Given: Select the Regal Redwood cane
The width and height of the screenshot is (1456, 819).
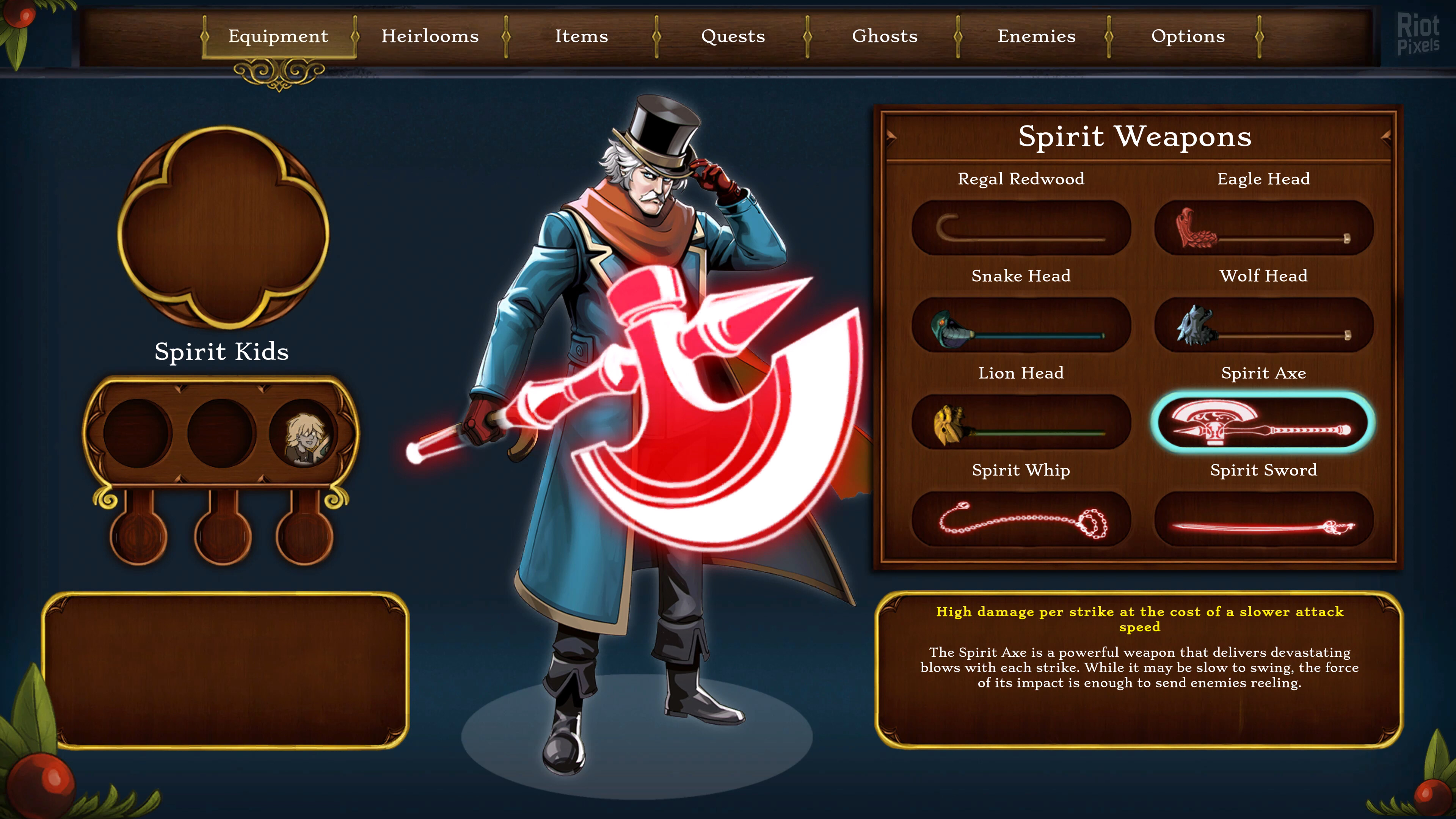Looking at the screenshot, I should pyautogui.click(x=1021, y=228).
